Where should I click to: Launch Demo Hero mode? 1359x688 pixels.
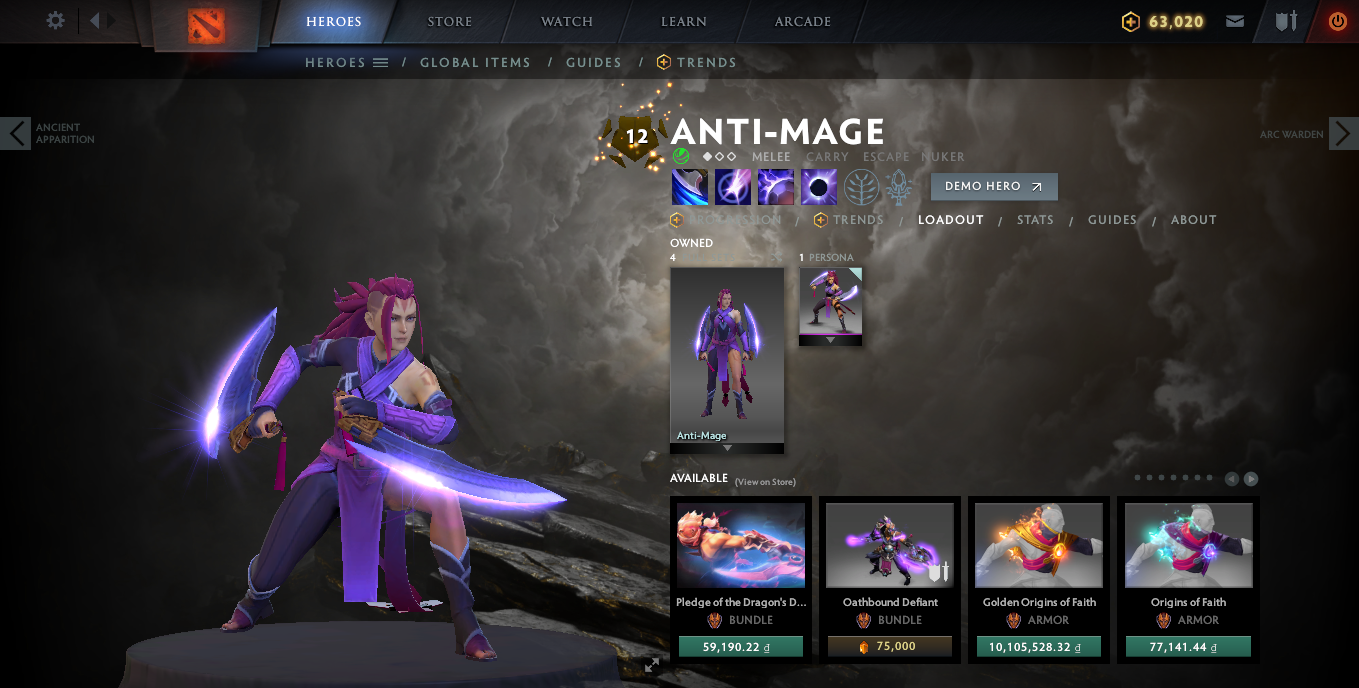click(993, 186)
